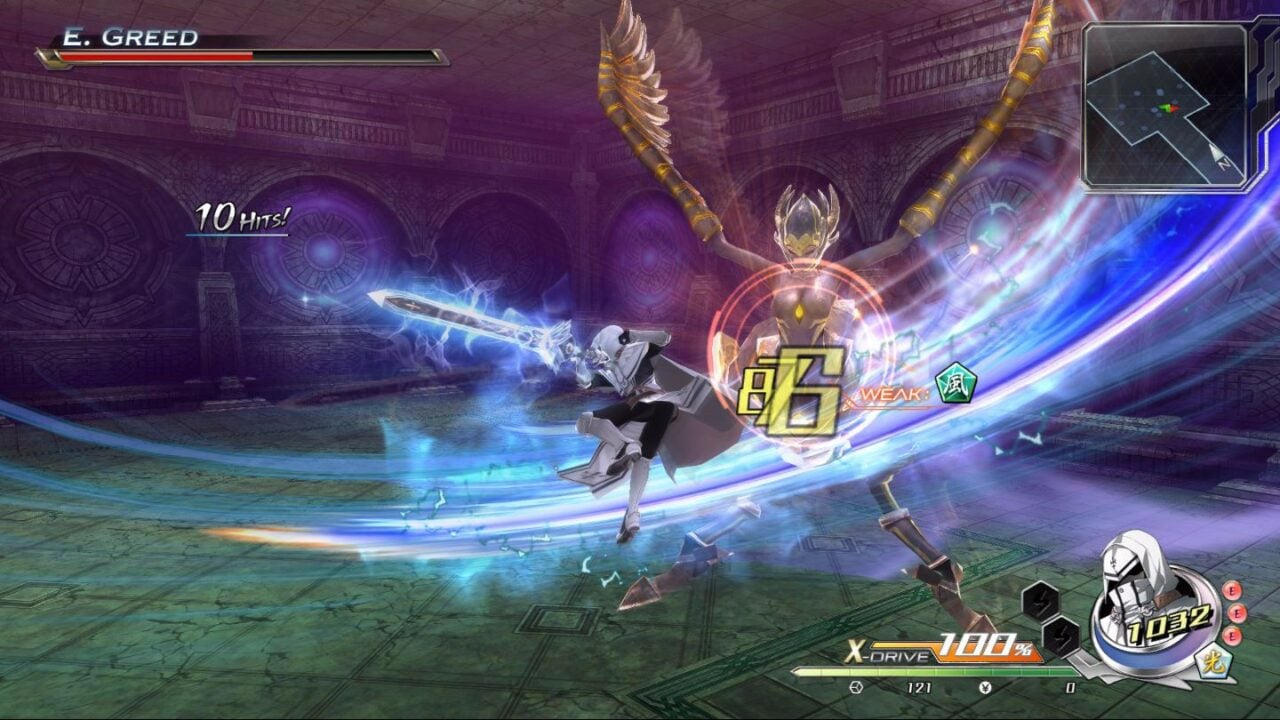Toggle the bottom E orb
The height and width of the screenshot is (720, 1280).
1232,636
